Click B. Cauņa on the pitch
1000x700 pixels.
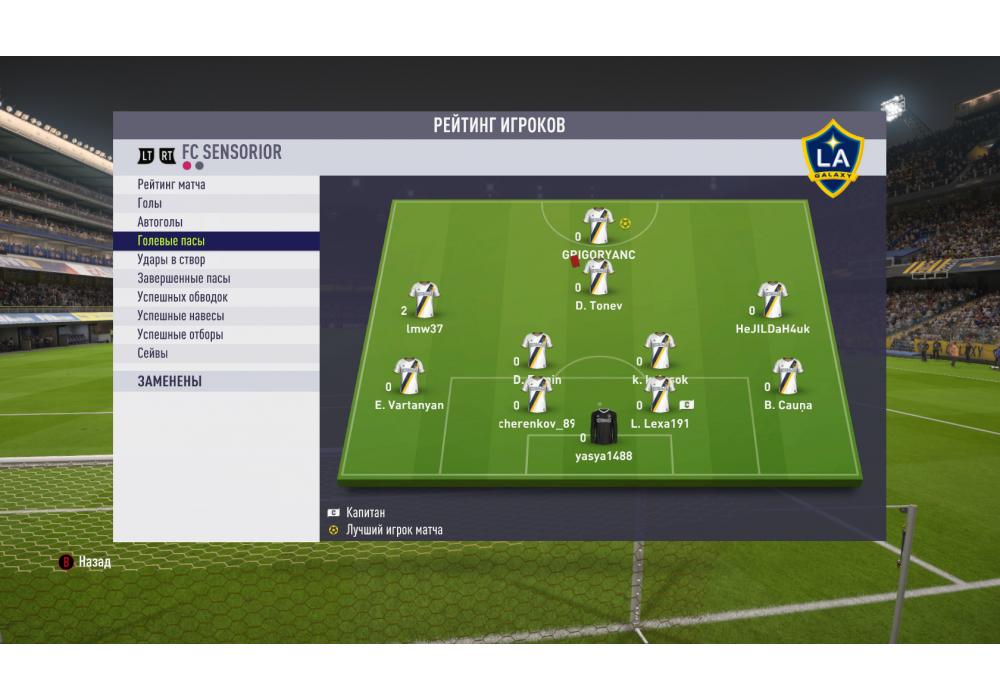click(x=787, y=378)
